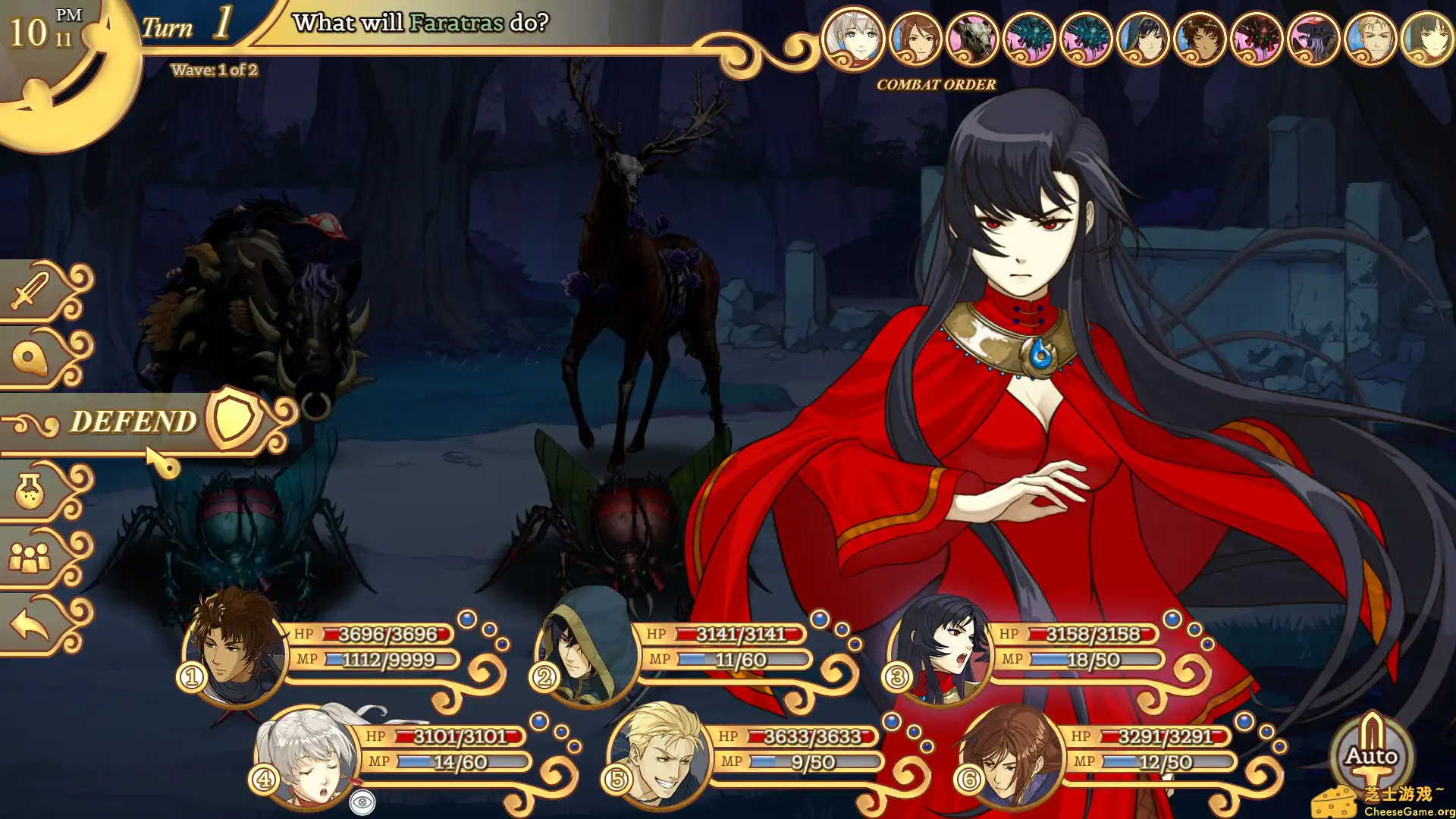The image size is (1456, 819).
Task: Click the blond man portrait in combat order
Action: pos(1370,38)
